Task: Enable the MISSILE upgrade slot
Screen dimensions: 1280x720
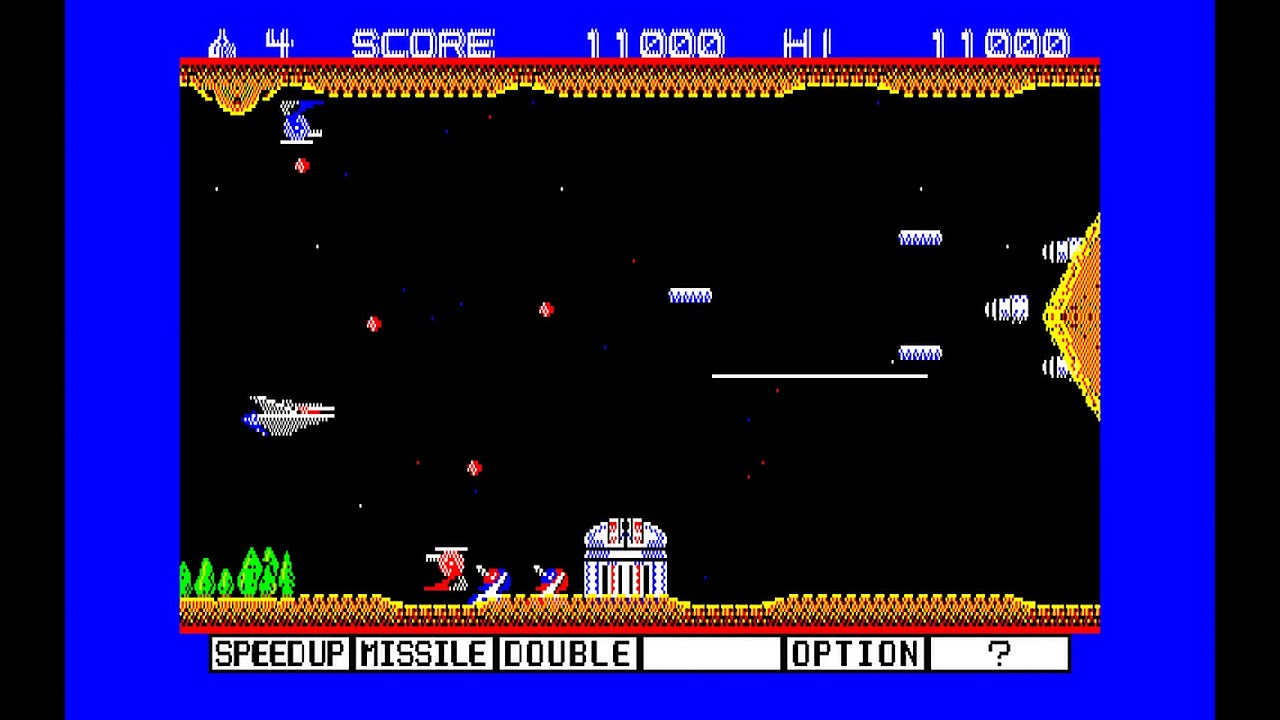Action: (x=423, y=654)
